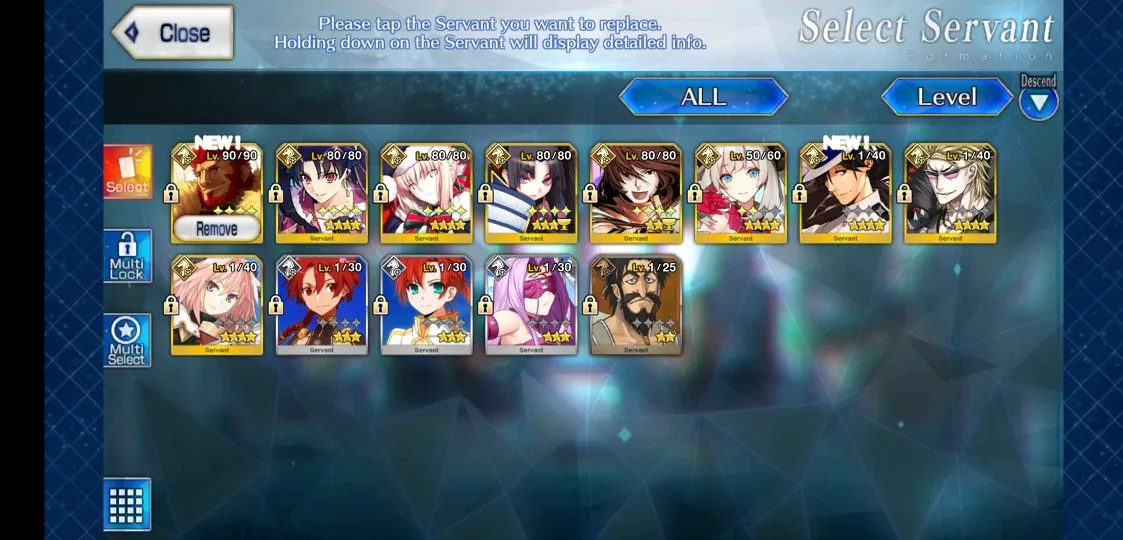Image resolution: width=1123 pixels, height=540 pixels.
Task: Remove the Lv. 90/90 servant
Action: [216, 229]
